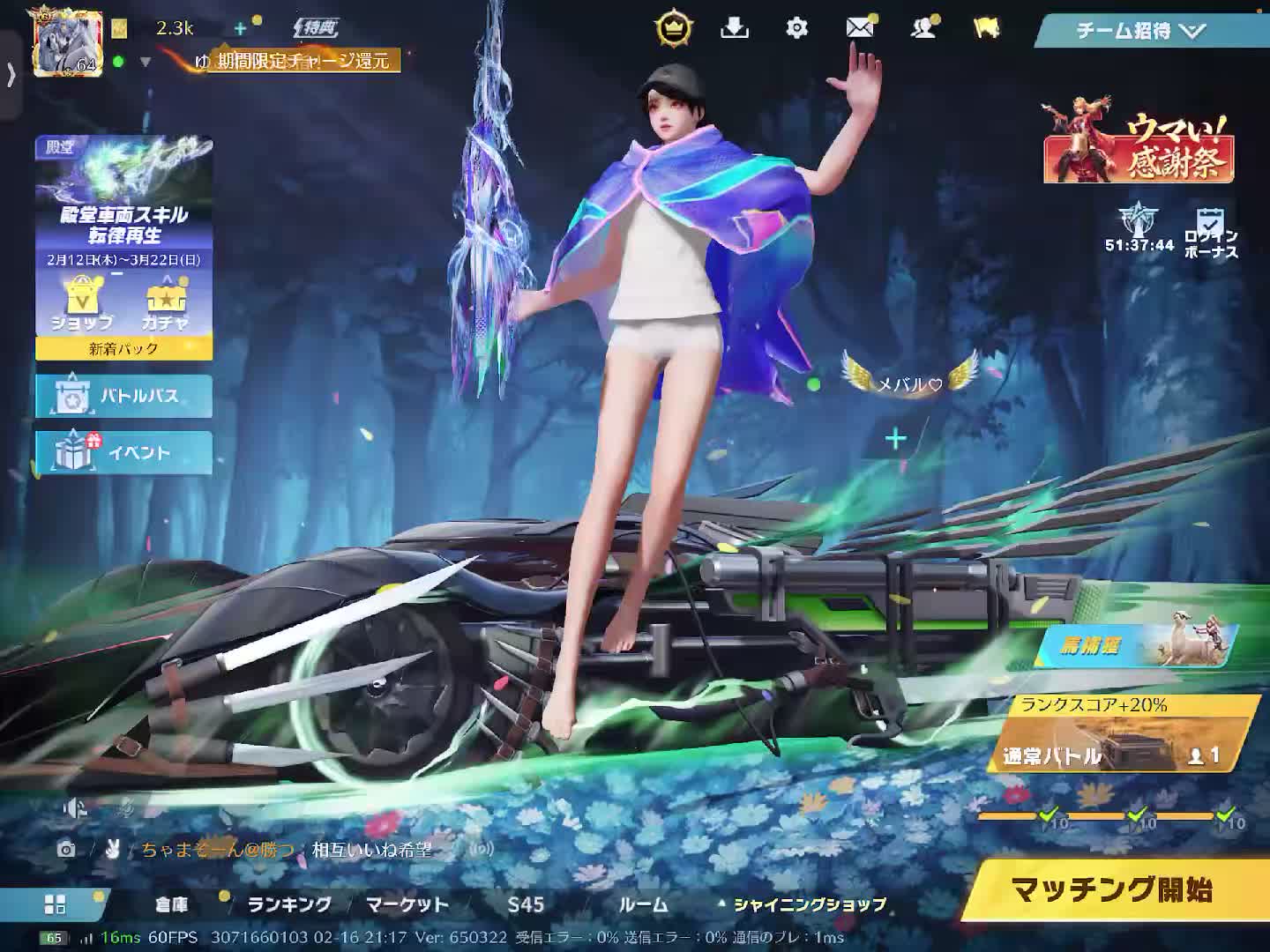Open the download icon
The image size is (1270, 952).
click(734, 28)
